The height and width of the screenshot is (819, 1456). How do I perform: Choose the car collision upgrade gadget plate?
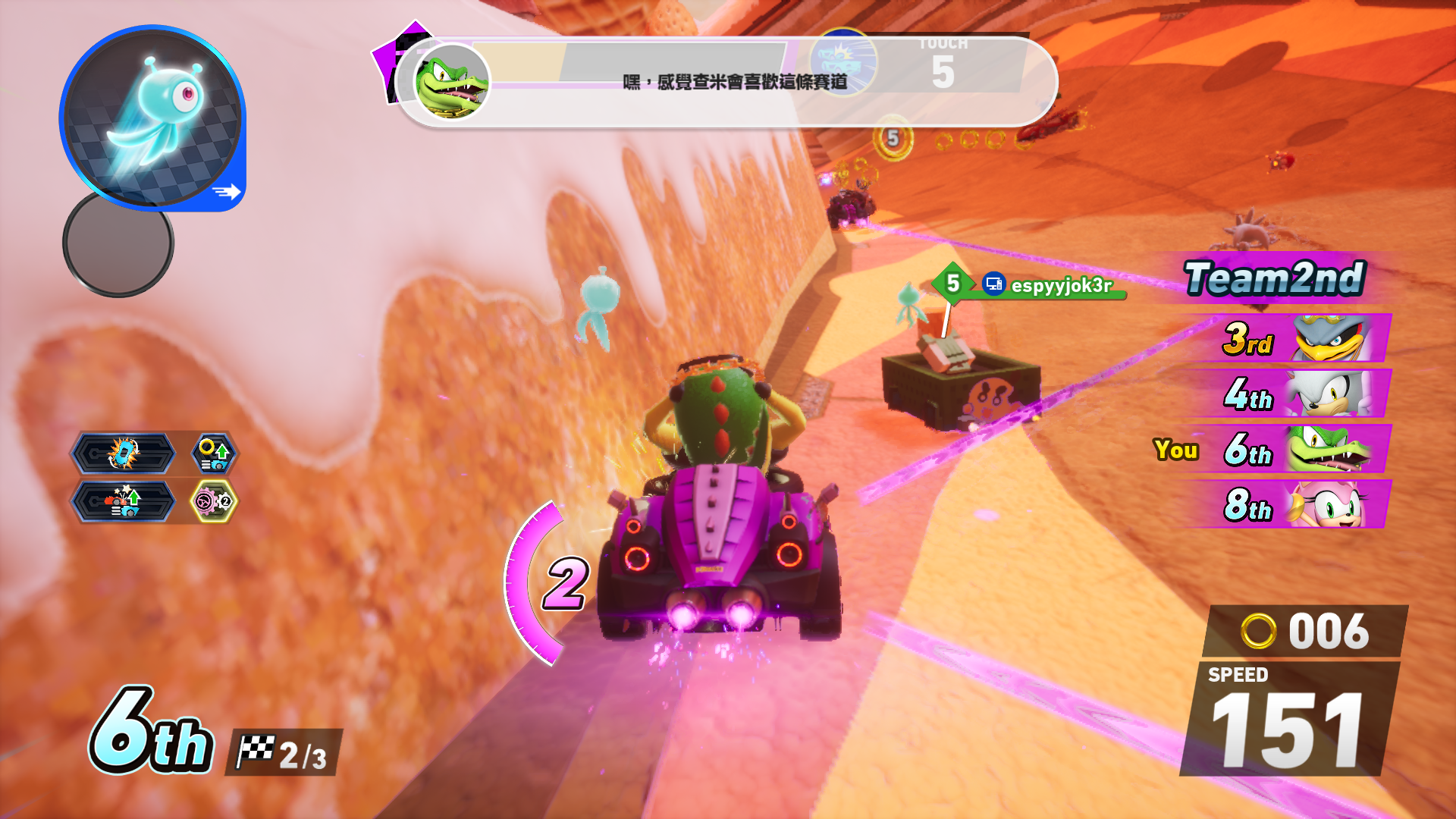[x=123, y=501]
